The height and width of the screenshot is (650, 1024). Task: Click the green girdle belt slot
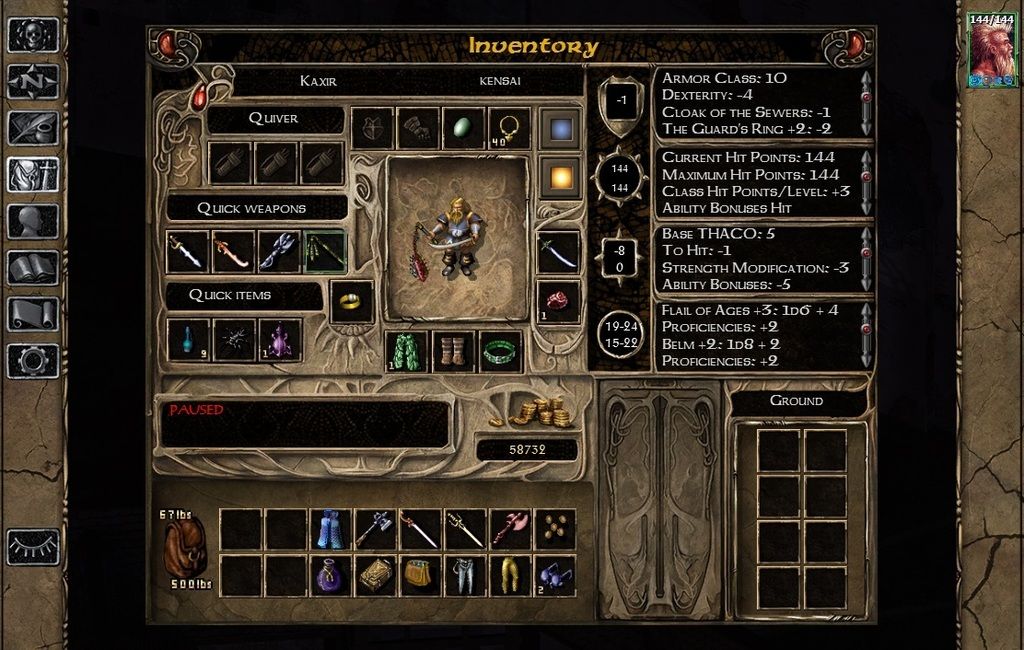501,352
